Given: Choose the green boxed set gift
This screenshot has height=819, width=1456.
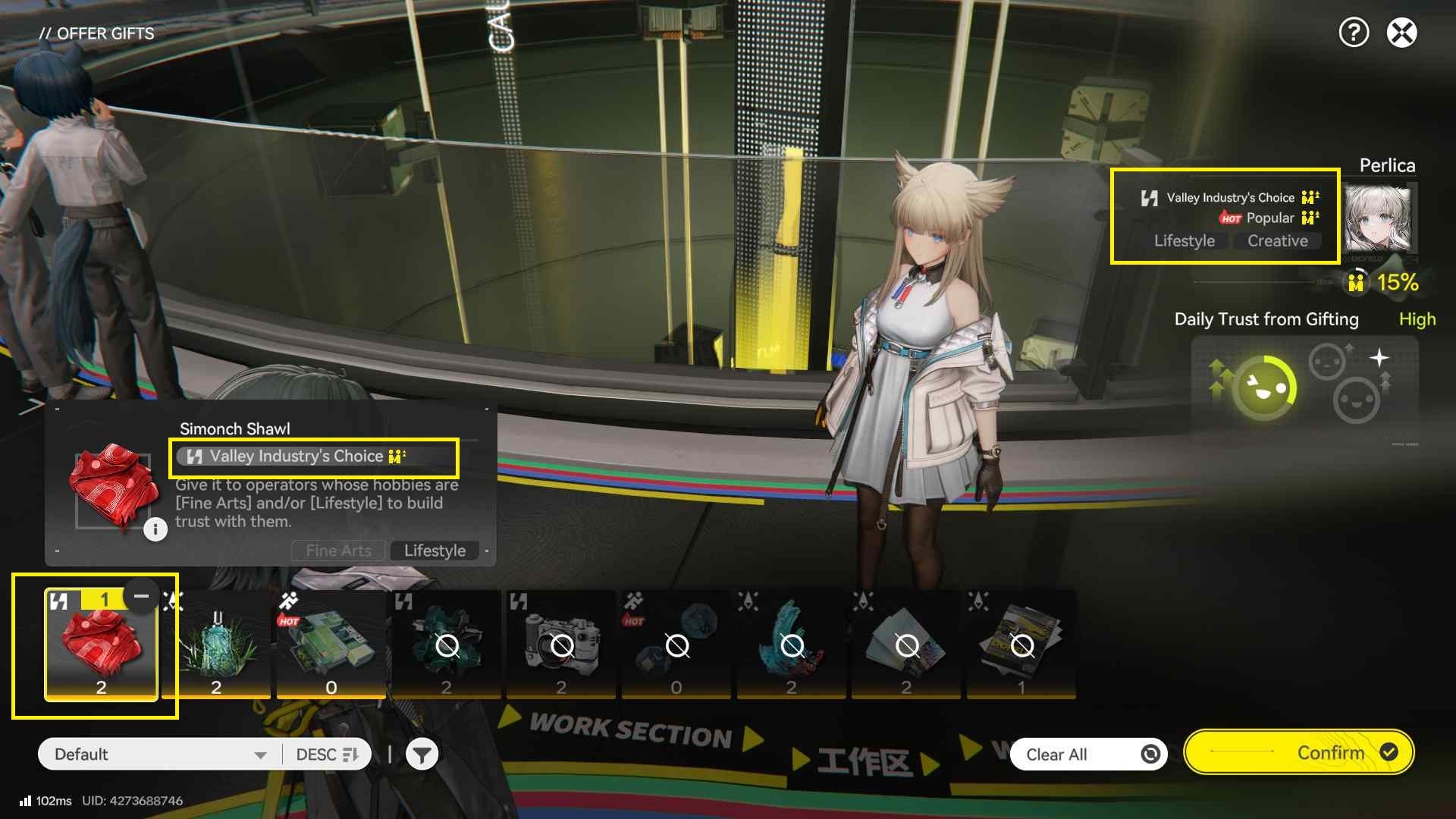Looking at the screenshot, I should [x=331, y=645].
